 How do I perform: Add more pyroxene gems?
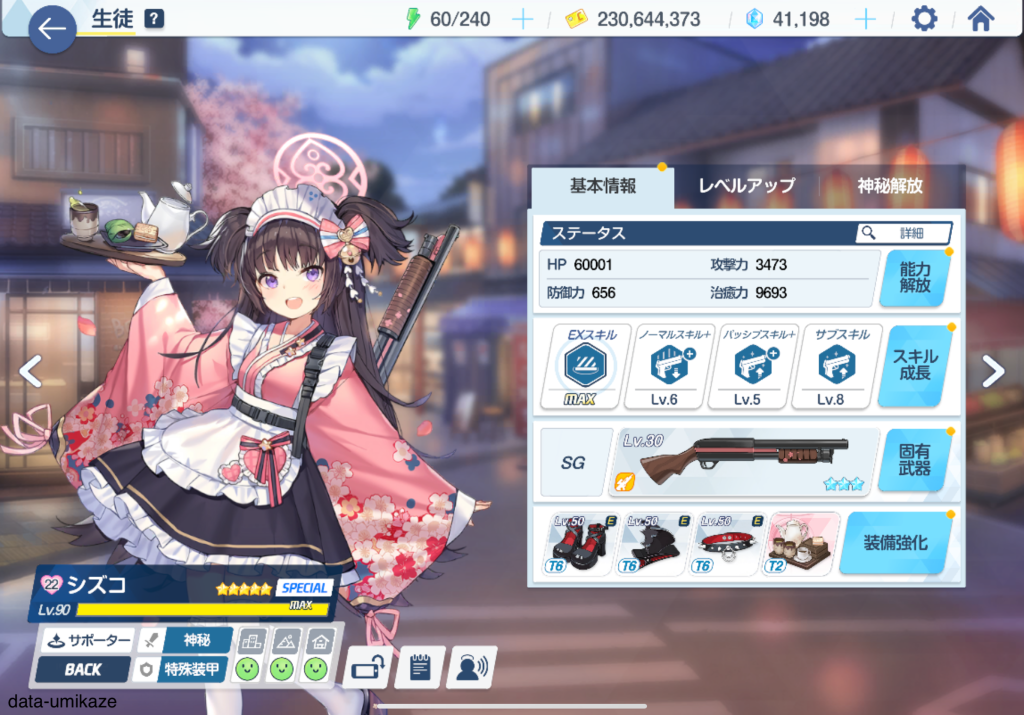point(865,19)
